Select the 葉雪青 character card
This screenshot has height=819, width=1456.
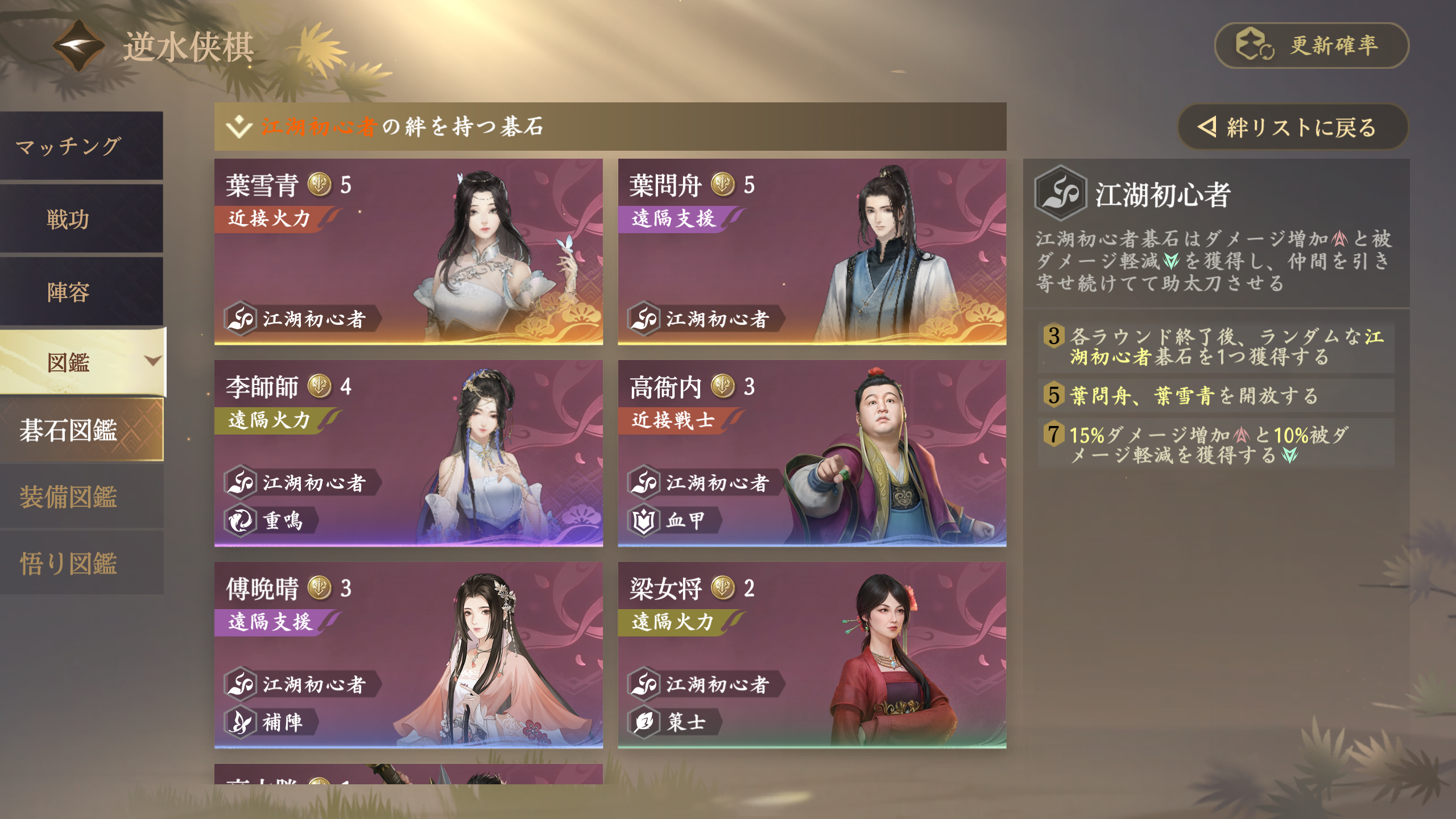point(408,251)
